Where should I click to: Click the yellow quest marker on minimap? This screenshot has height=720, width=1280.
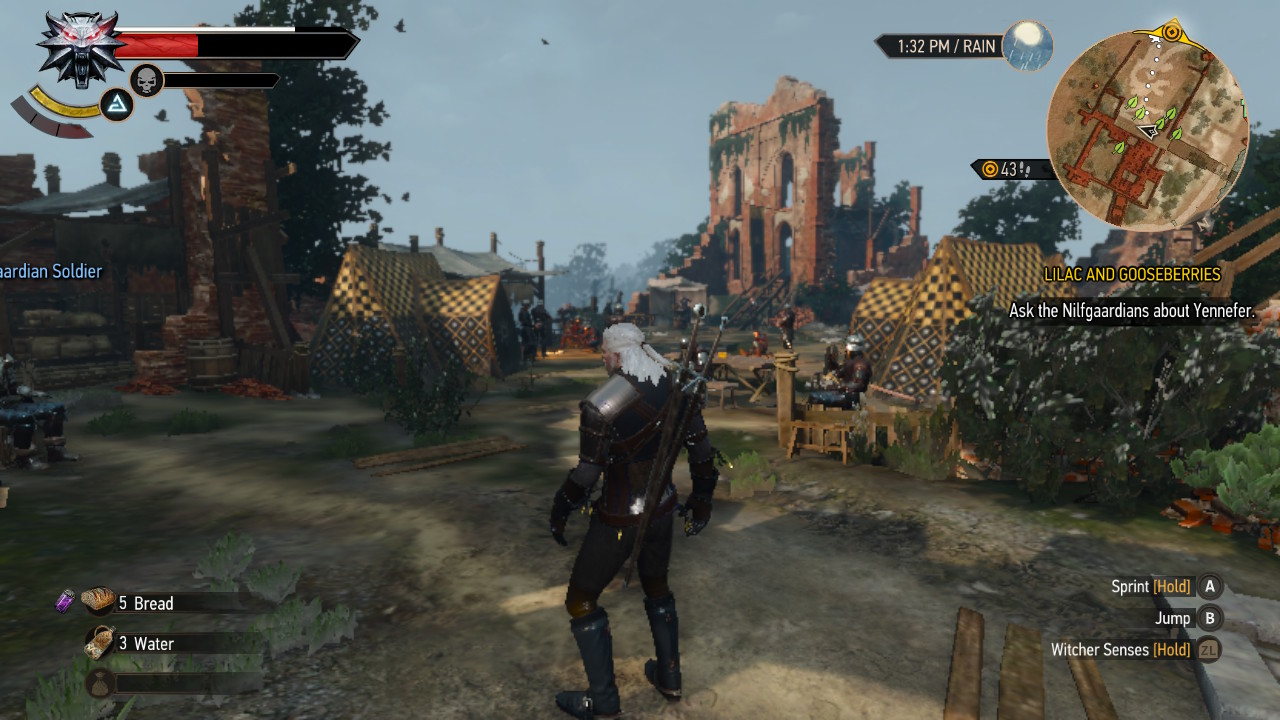(1171, 31)
